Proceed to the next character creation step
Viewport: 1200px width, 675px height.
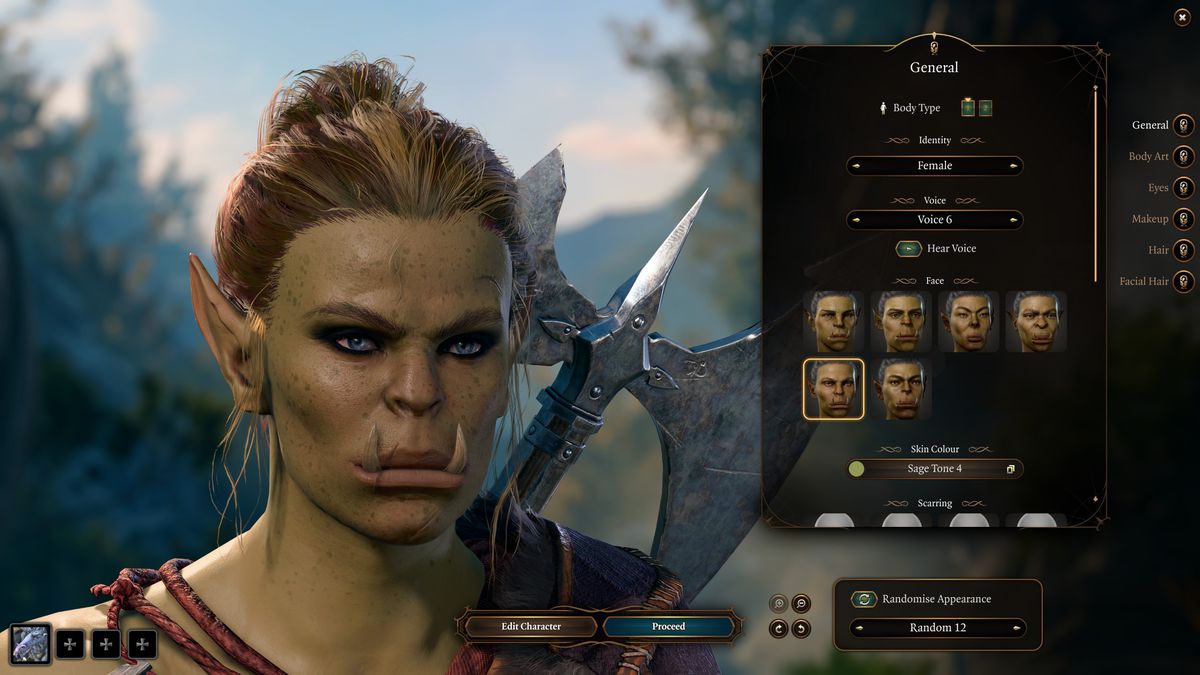[x=668, y=627]
